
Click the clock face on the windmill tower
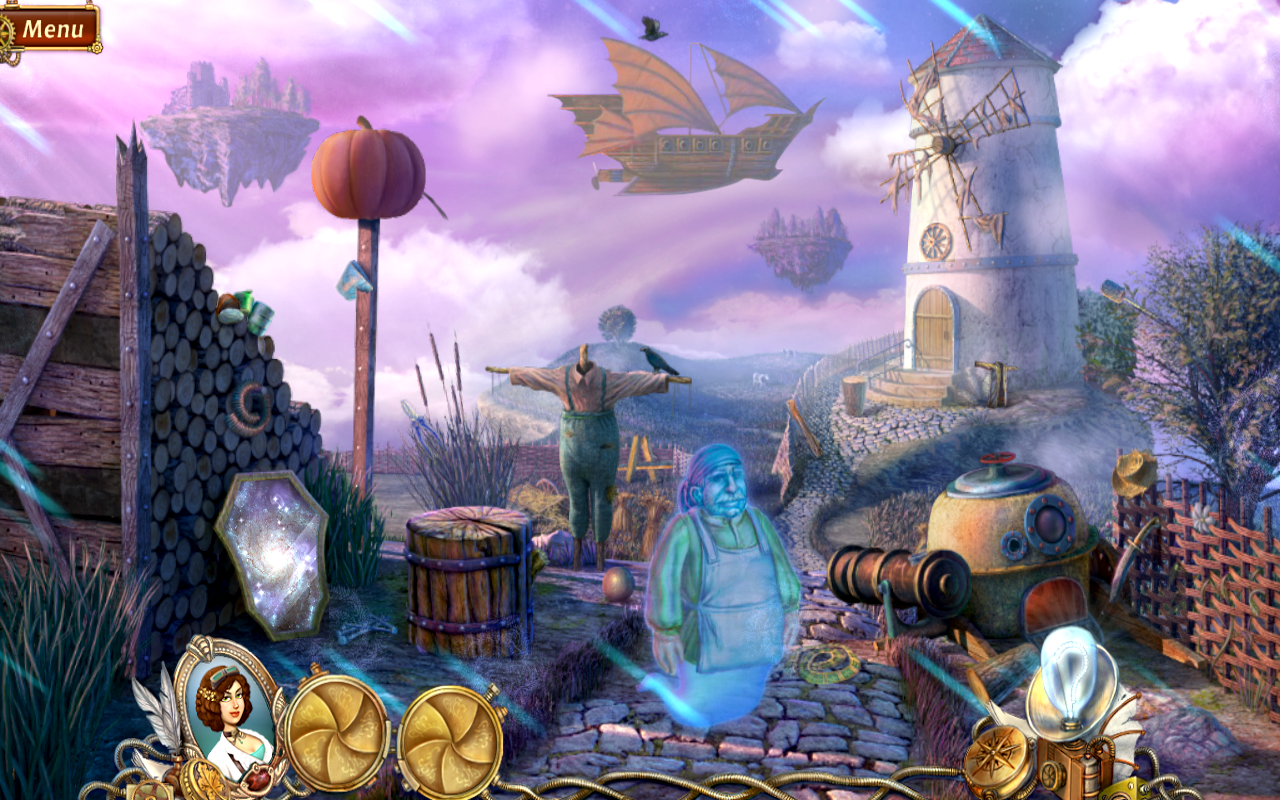coord(938,240)
